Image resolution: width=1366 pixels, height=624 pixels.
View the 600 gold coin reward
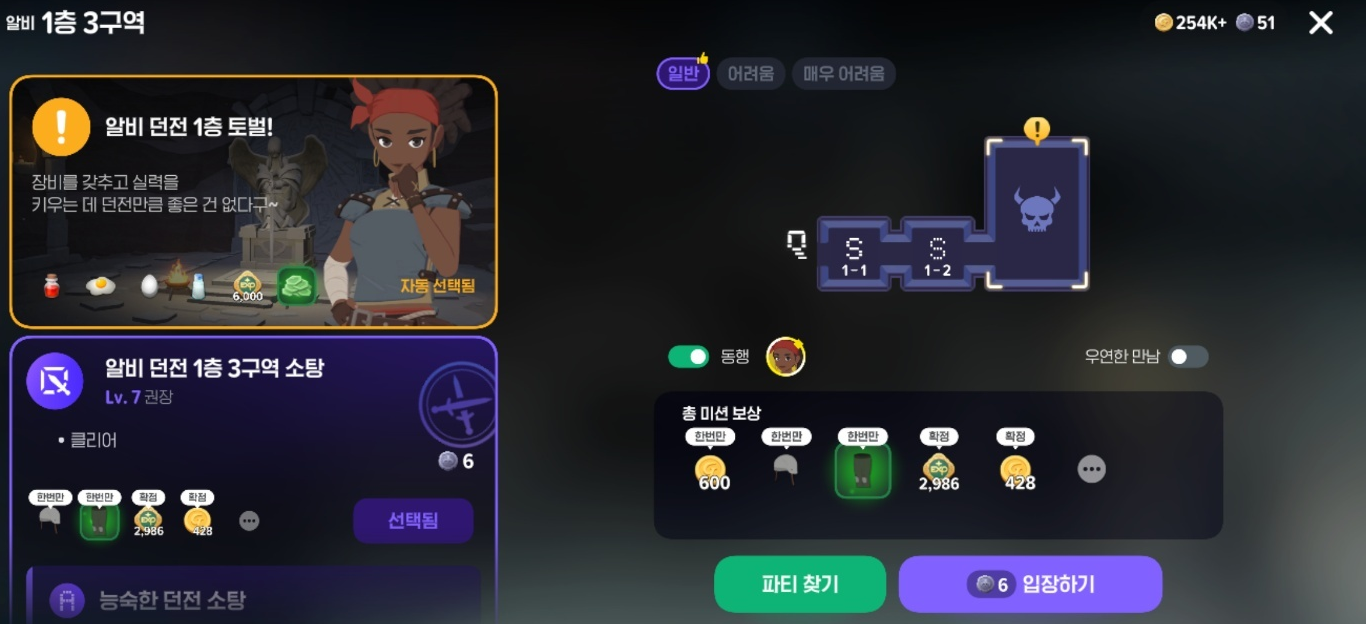point(711,471)
